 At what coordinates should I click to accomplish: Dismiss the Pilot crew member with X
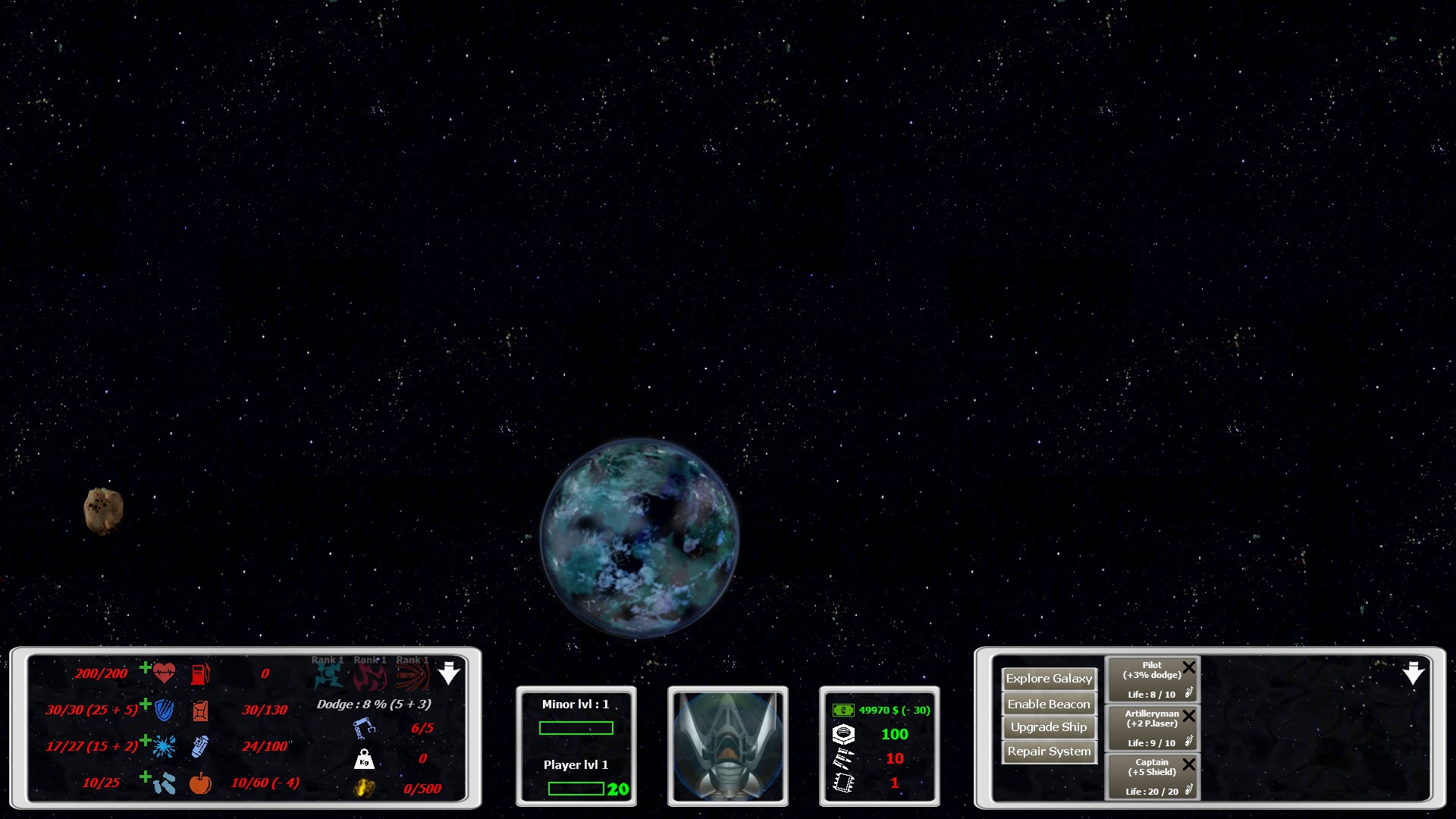1189,667
